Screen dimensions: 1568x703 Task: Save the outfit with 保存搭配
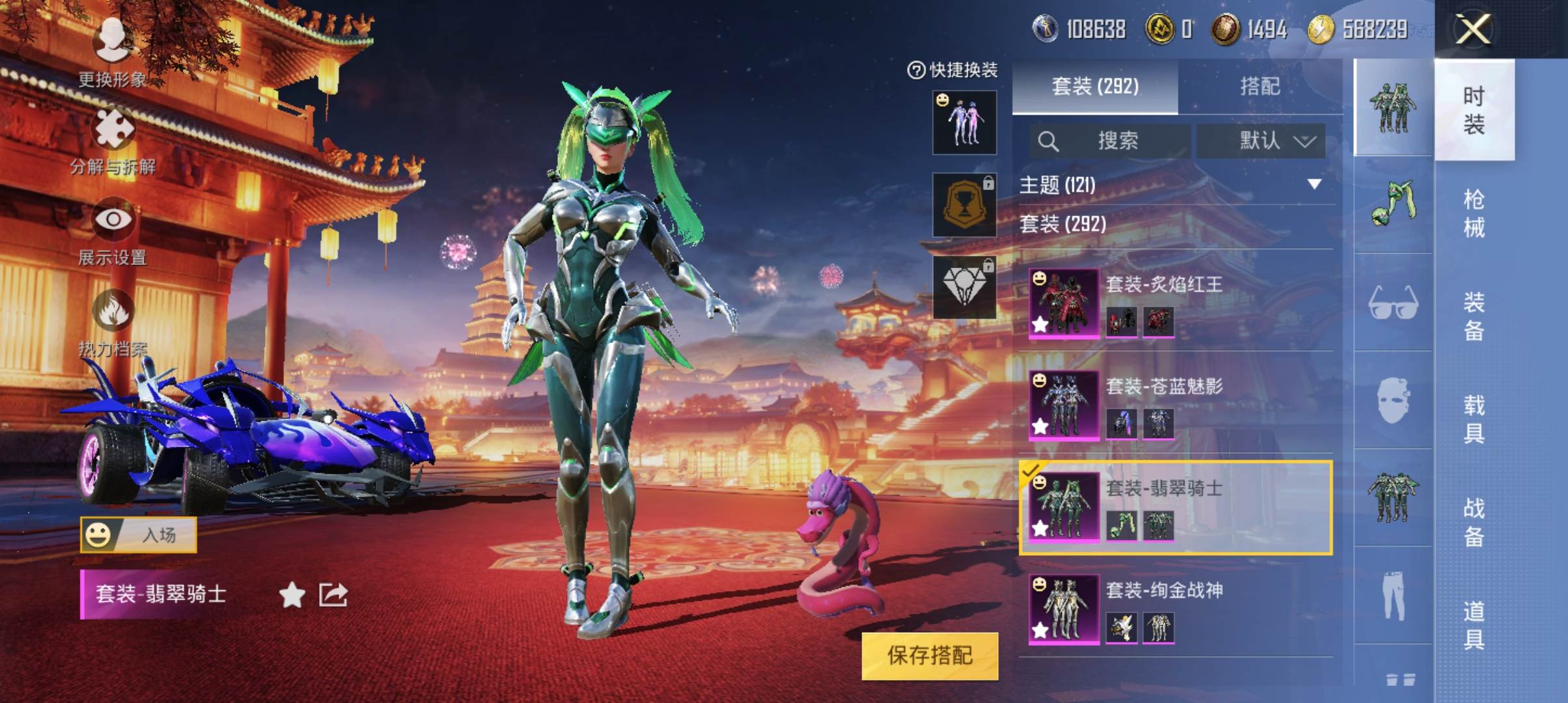[929, 655]
